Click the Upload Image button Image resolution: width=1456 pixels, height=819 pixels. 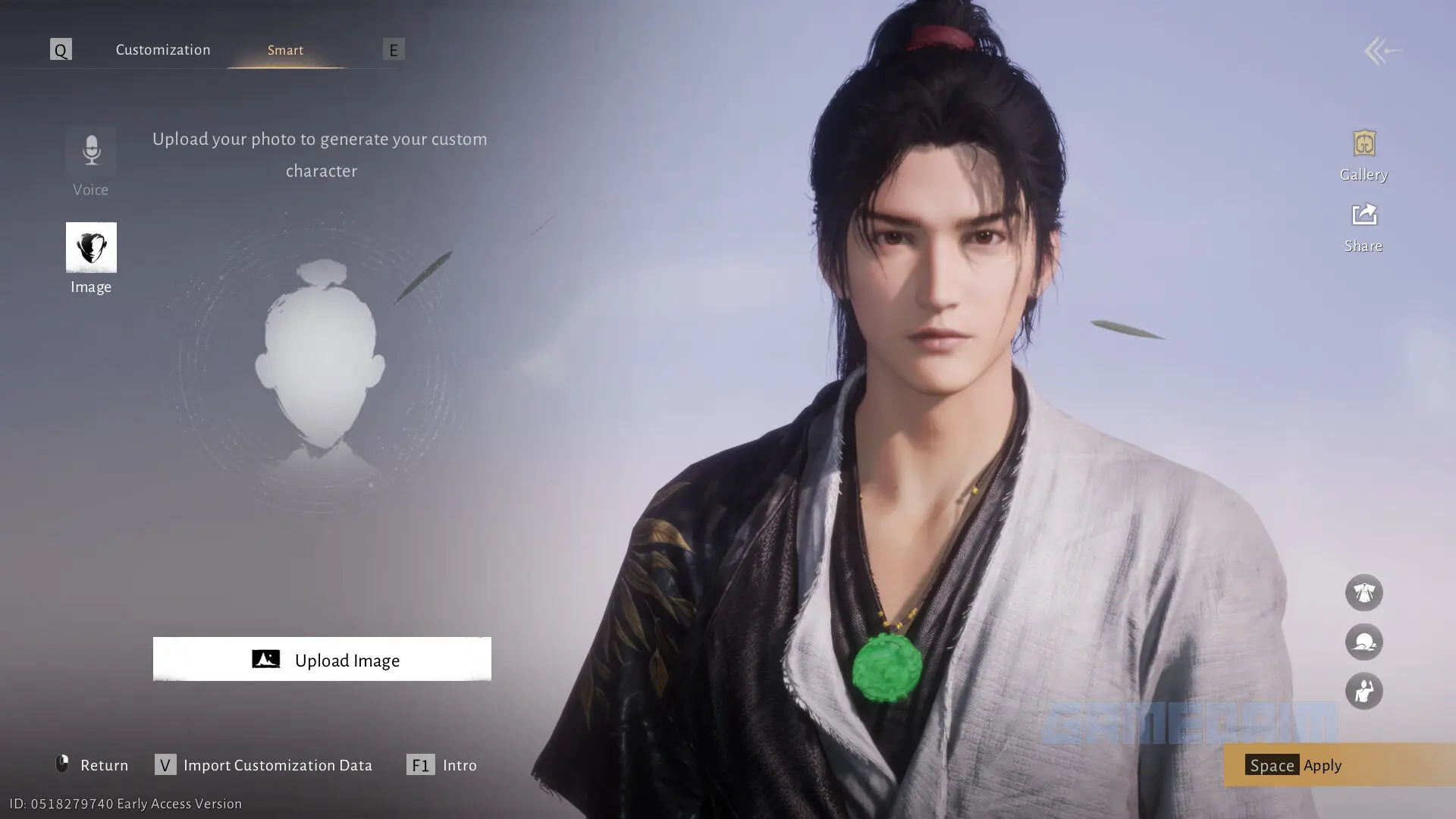(322, 660)
